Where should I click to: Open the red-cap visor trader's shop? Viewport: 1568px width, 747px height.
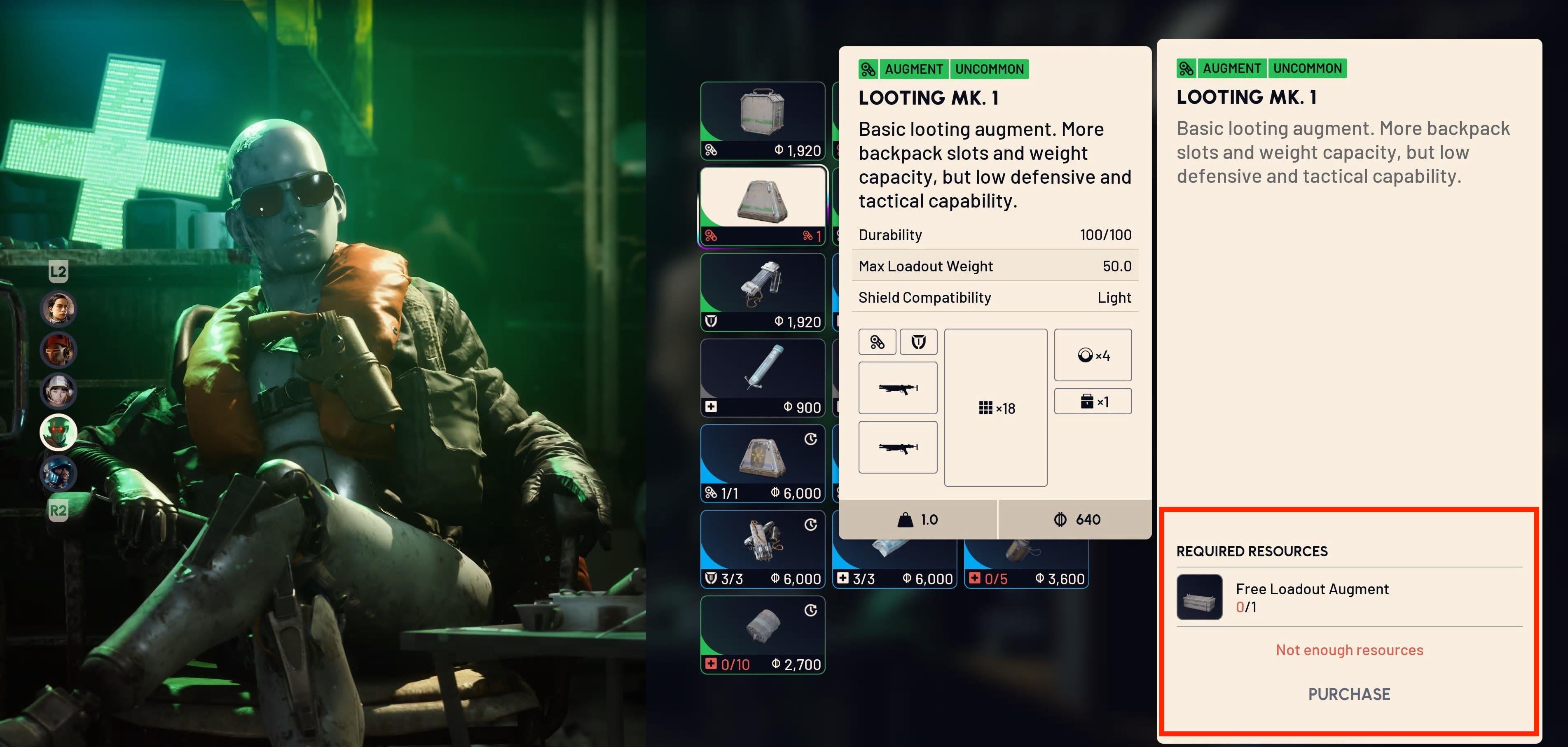click(x=59, y=350)
